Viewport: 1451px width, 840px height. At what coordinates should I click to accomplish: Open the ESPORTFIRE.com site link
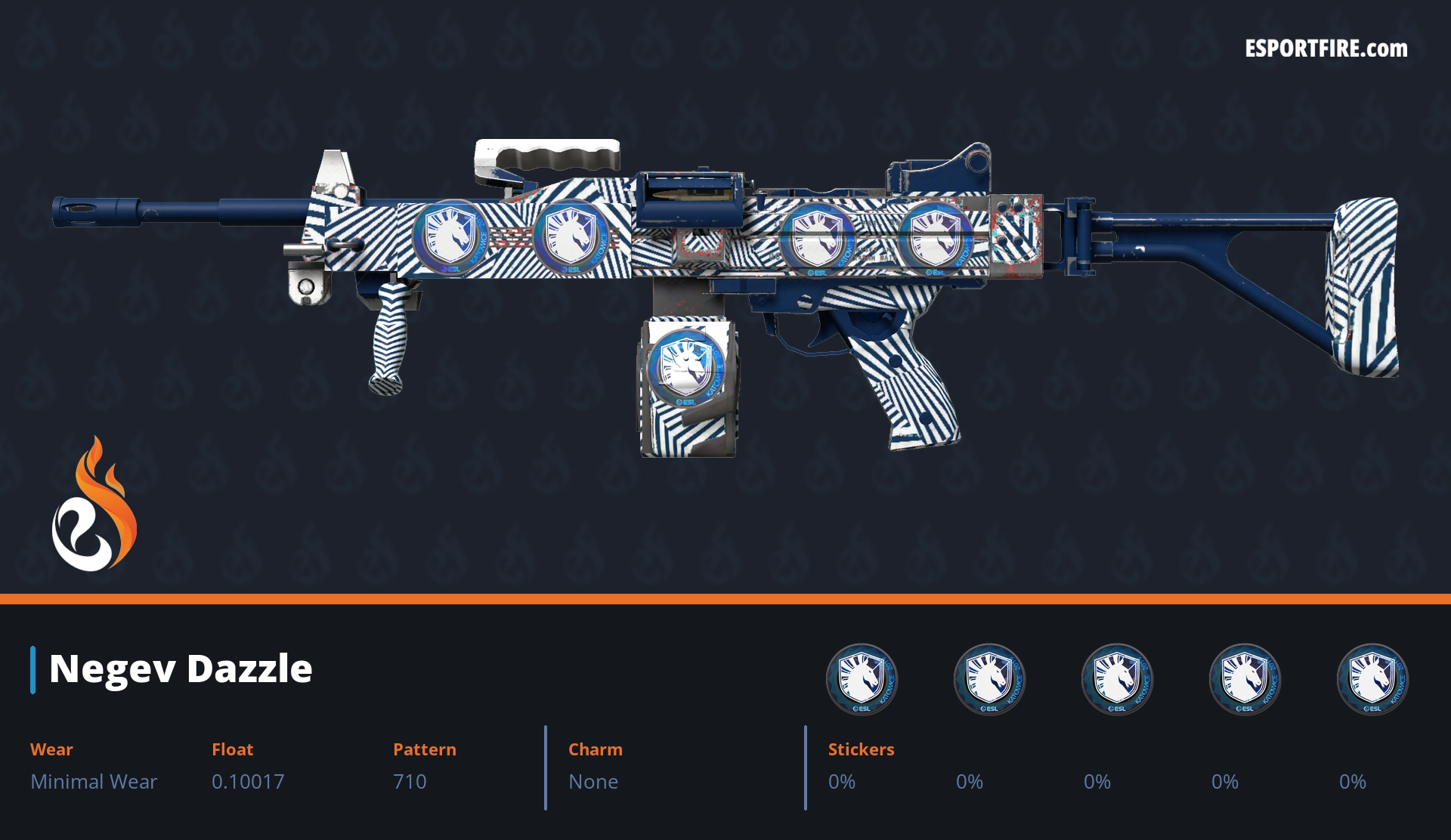point(1326,49)
